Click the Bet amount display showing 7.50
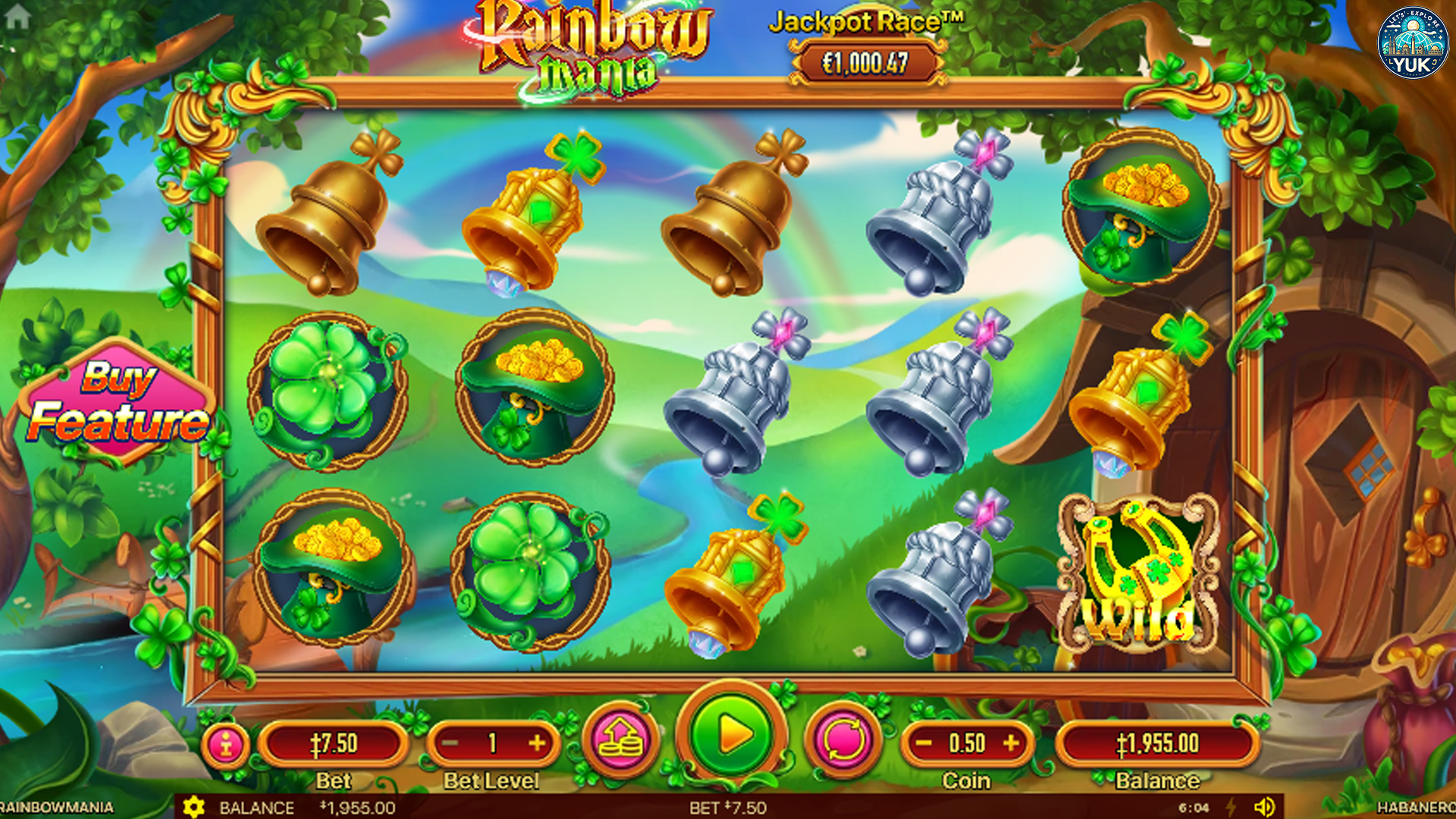This screenshot has width=1456, height=819. pos(337,743)
